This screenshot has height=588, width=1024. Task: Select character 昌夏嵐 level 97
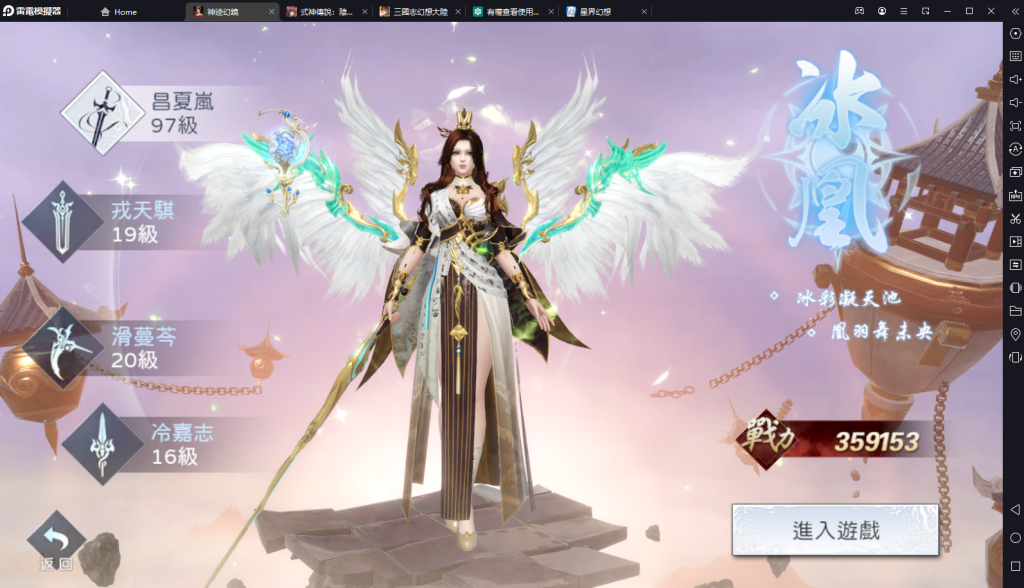point(150,112)
